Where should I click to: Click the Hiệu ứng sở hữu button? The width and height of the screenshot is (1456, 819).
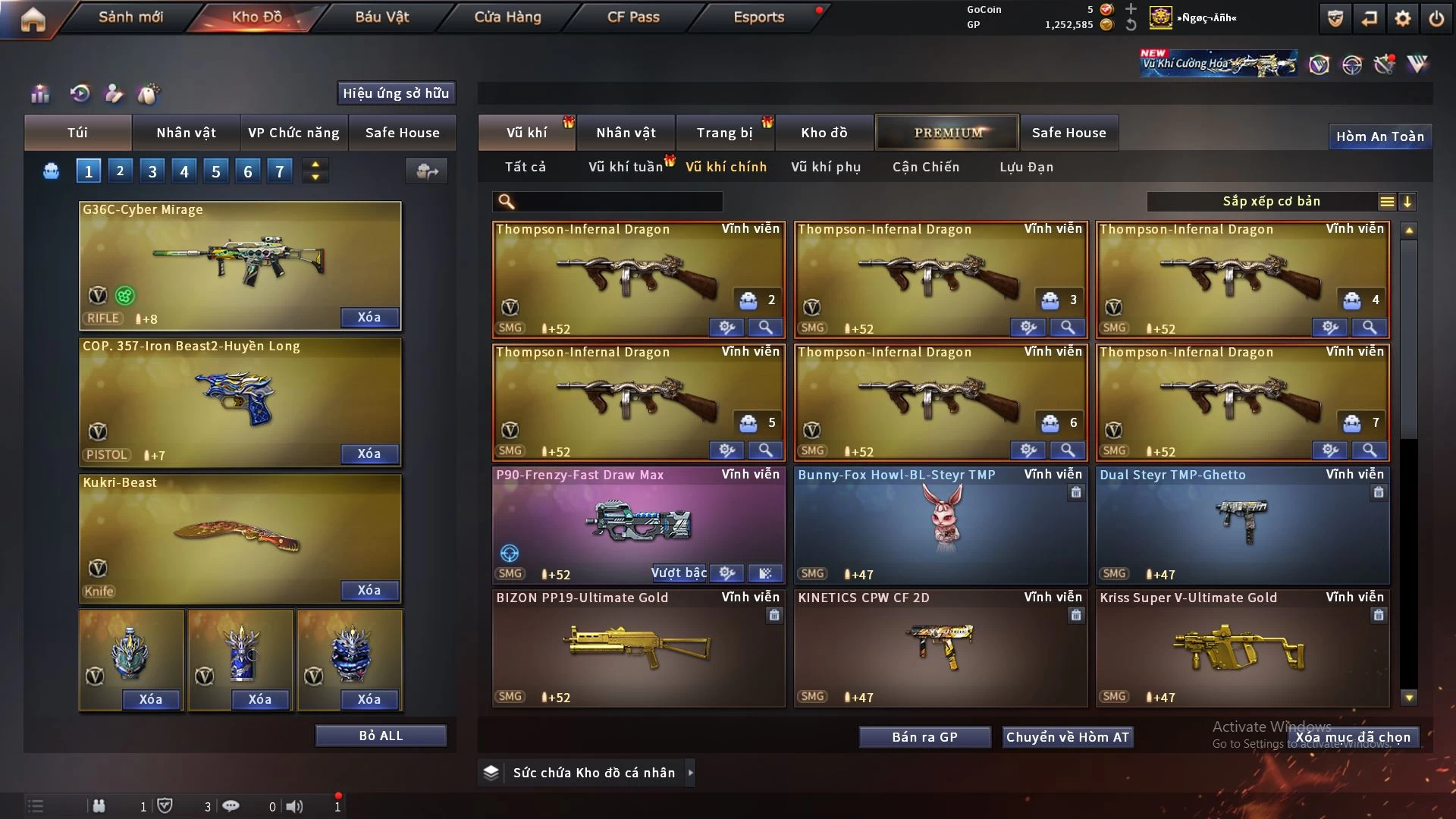click(396, 93)
